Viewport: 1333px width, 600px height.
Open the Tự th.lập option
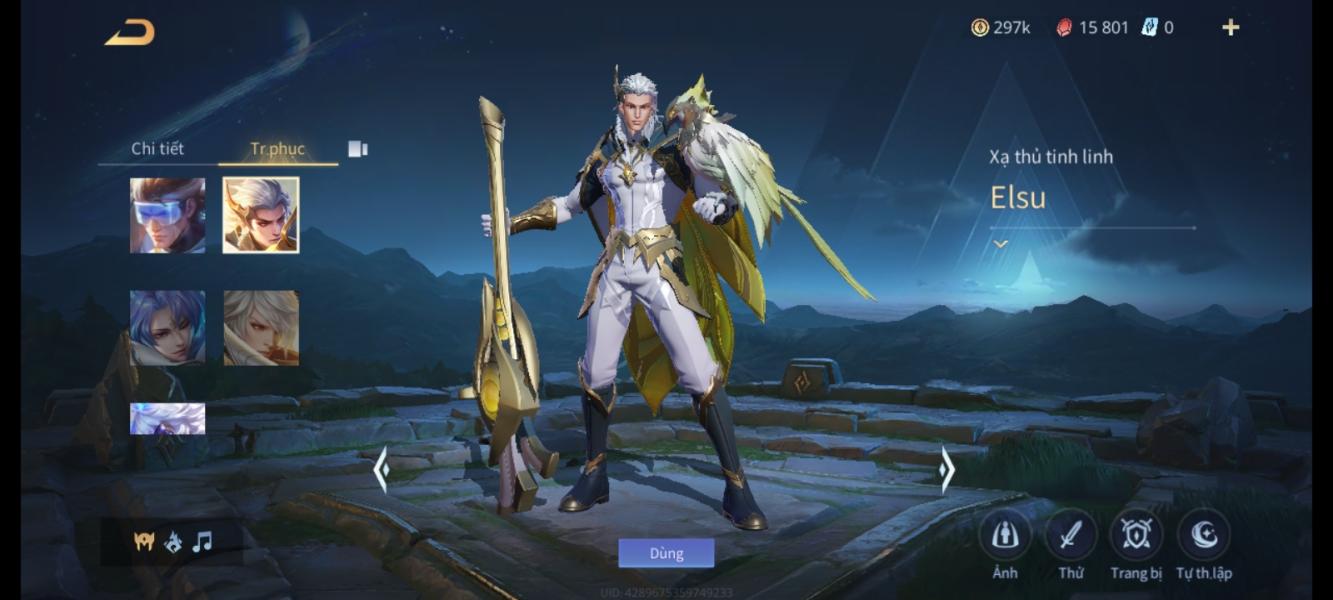click(1203, 536)
